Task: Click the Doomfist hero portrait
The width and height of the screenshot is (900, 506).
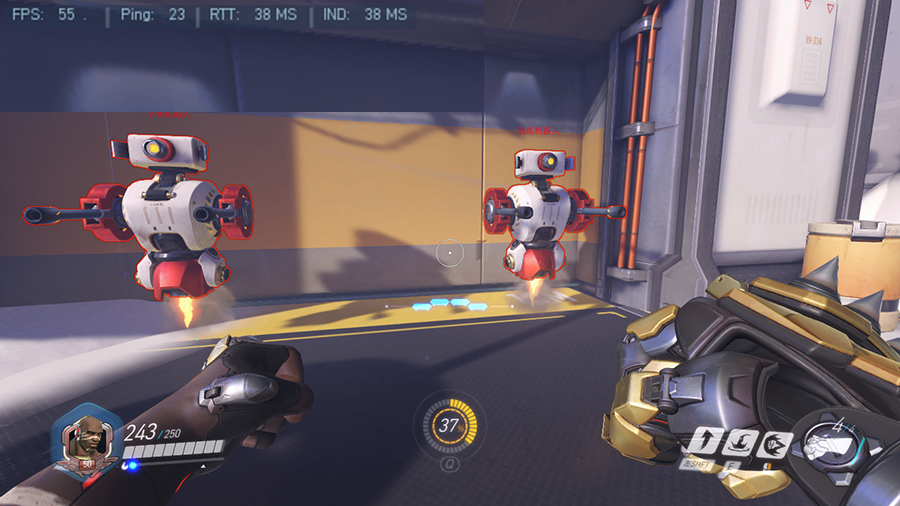Action: tap(88, 439)
